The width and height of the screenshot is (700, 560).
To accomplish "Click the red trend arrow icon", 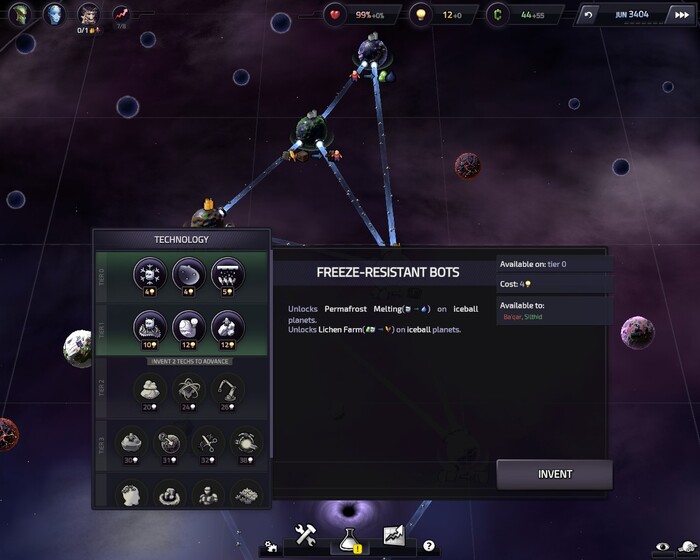I will [x=121, y=14].
